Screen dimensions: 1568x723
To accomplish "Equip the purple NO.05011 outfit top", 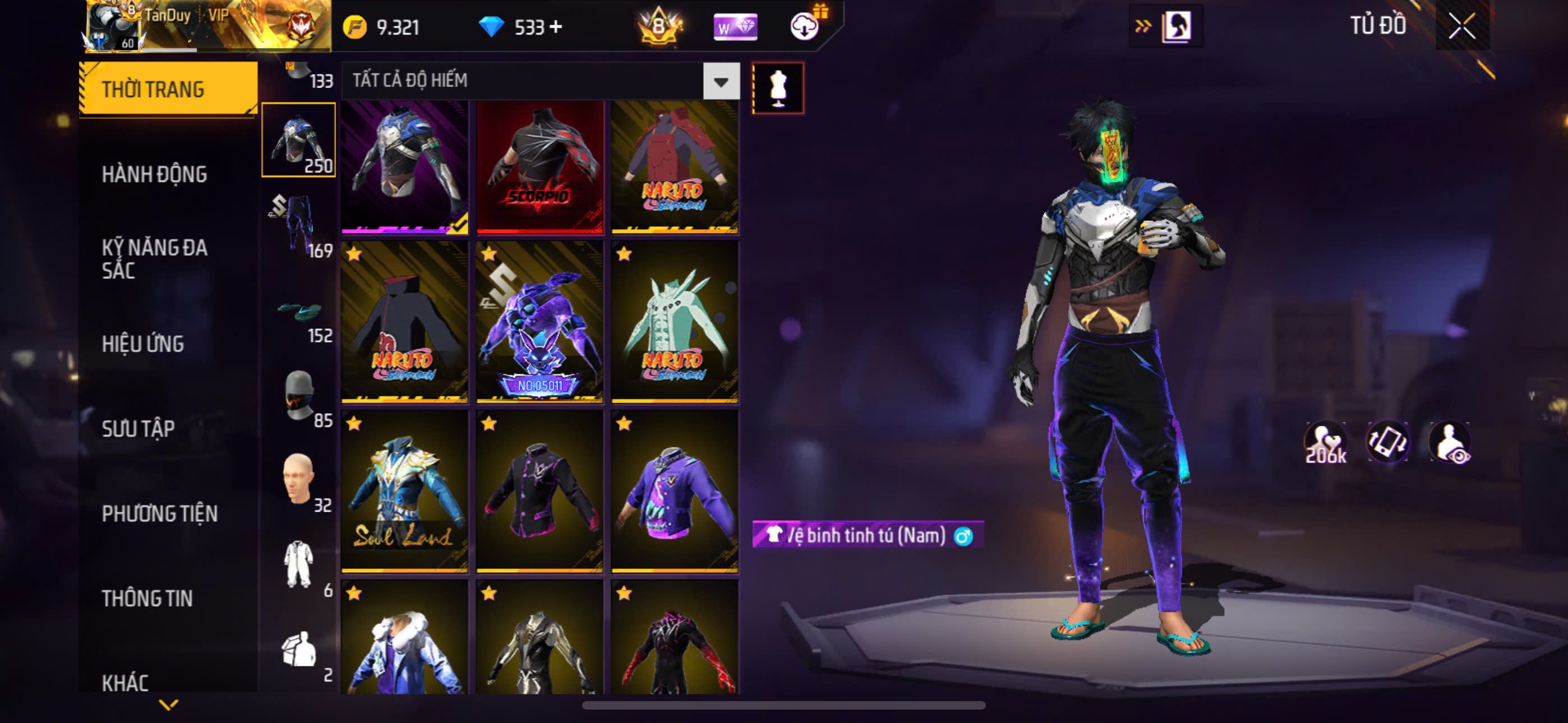I will coord(539,322).
